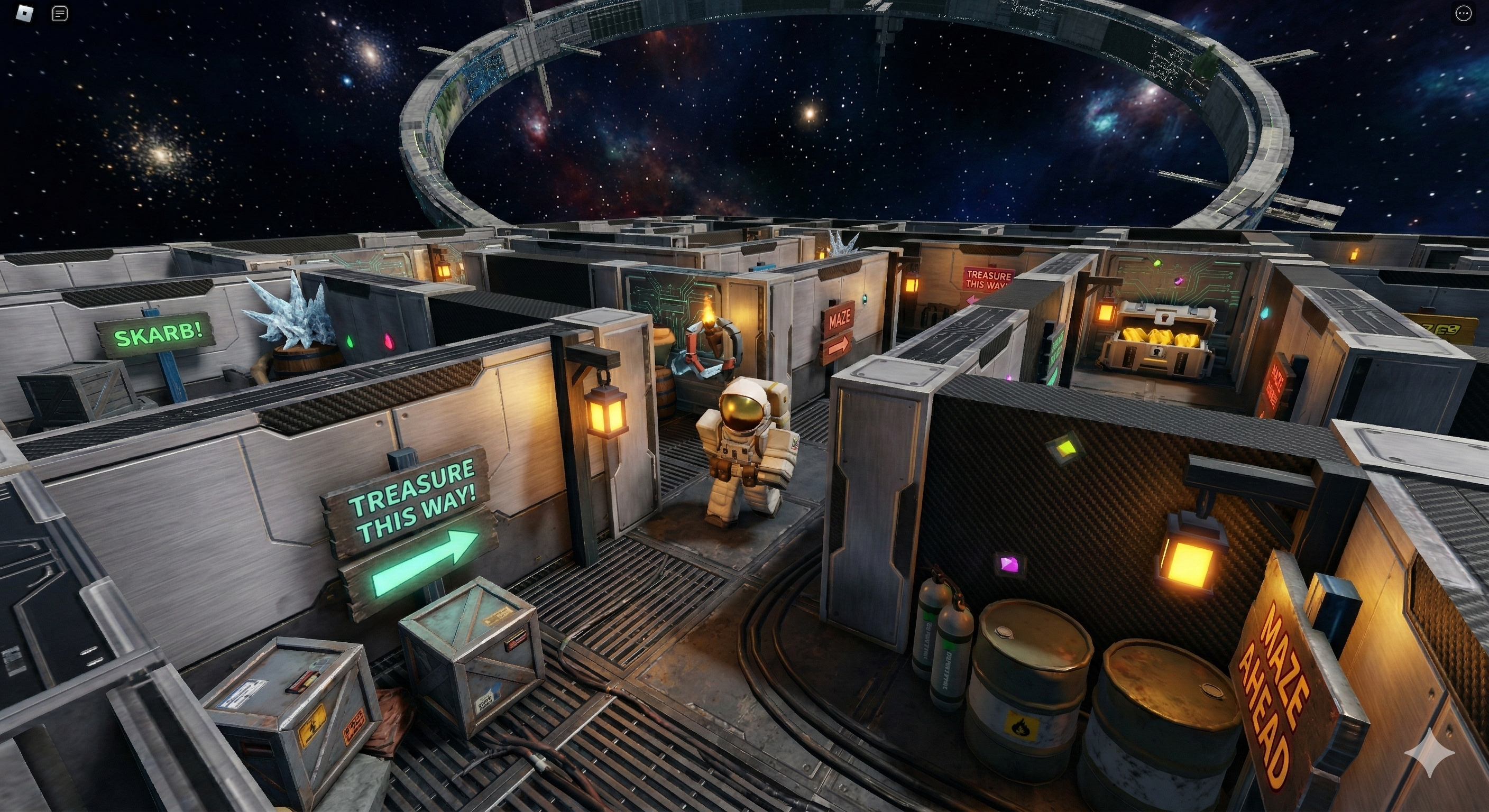Screen dimensions: 1489x812
Task: Toggle the chat window icon
Action: coord(60,13)
